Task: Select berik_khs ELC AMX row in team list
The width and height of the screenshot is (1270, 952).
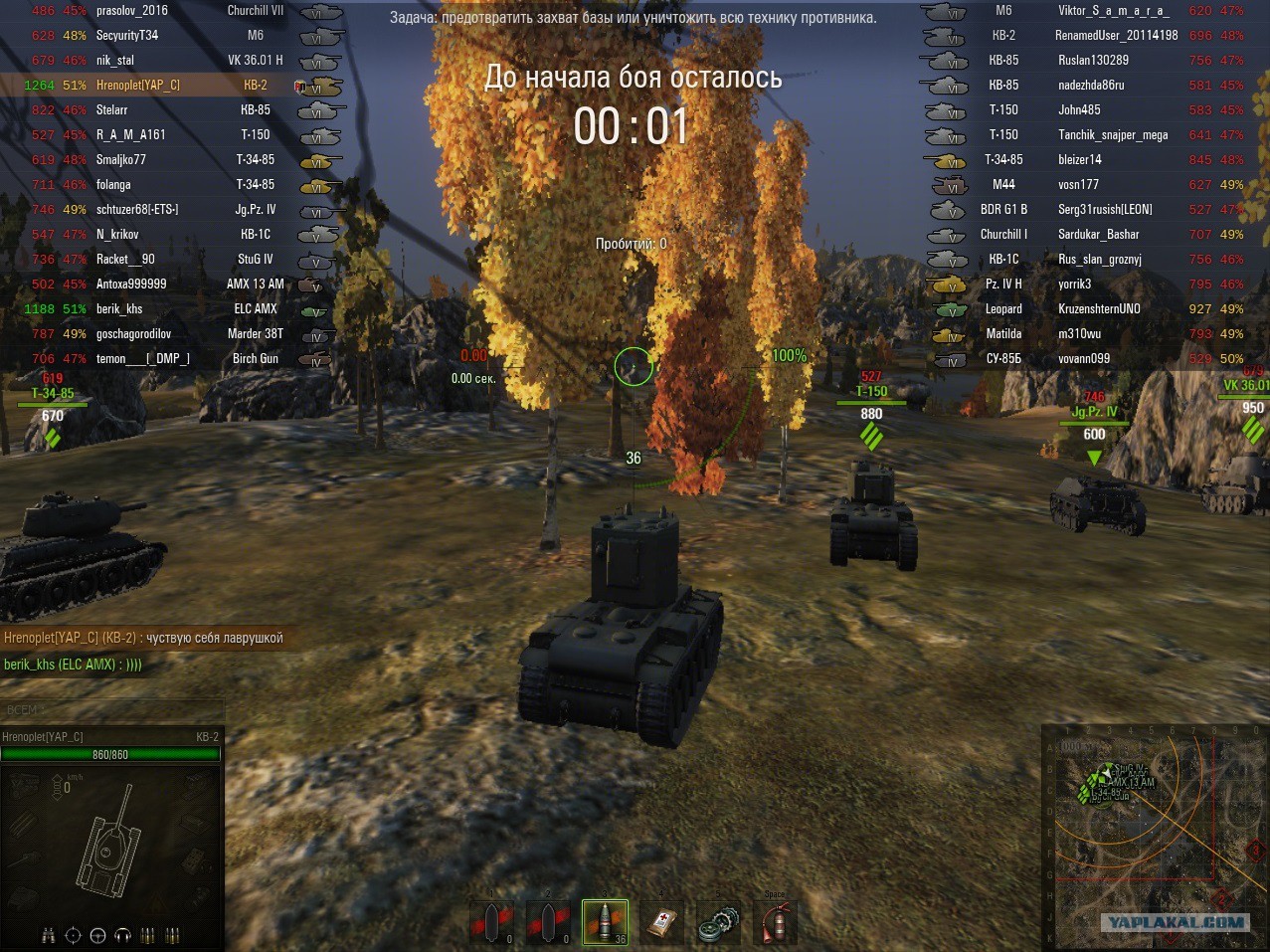Action: point(119,309)
